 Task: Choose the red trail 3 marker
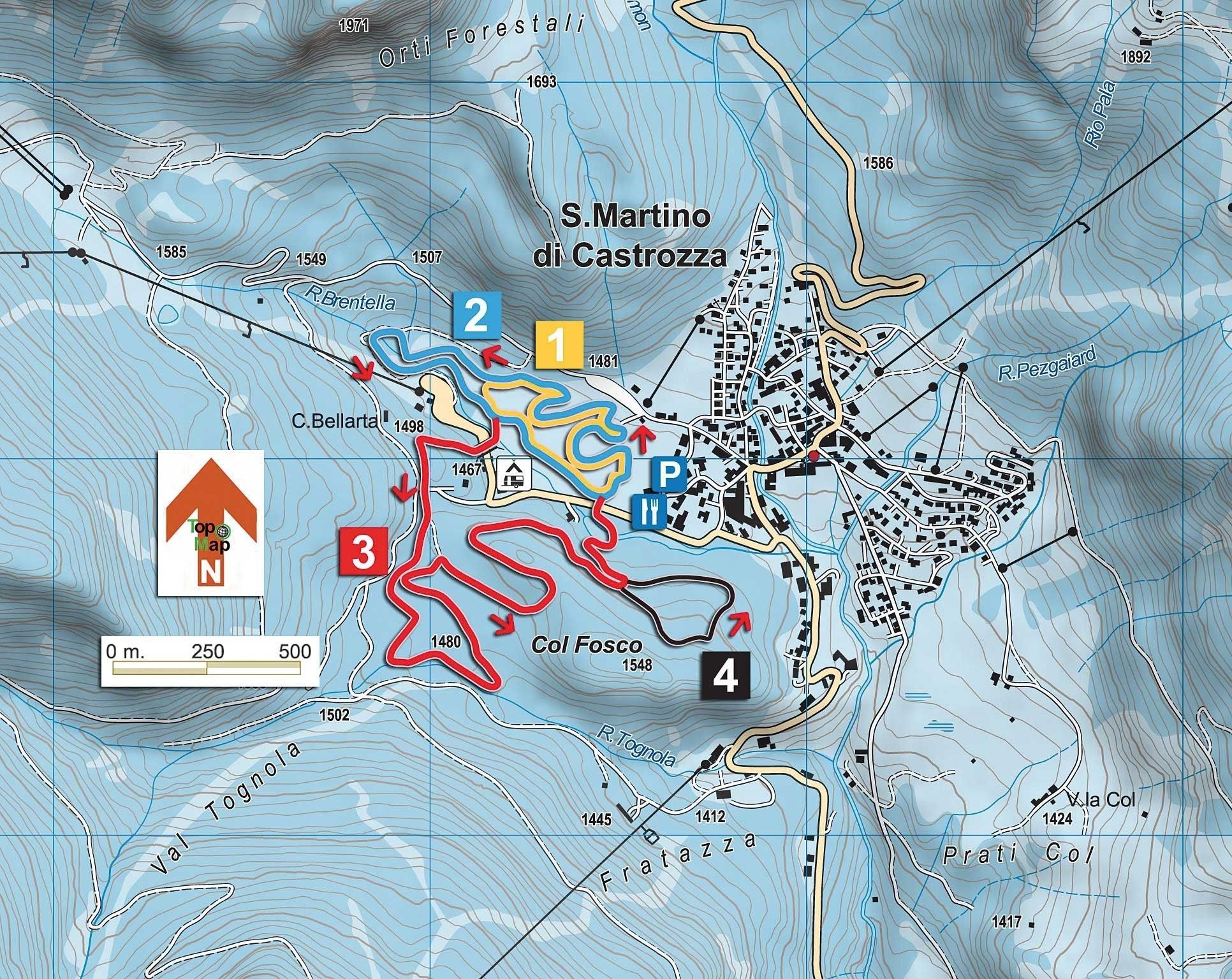tap(363, 551)
